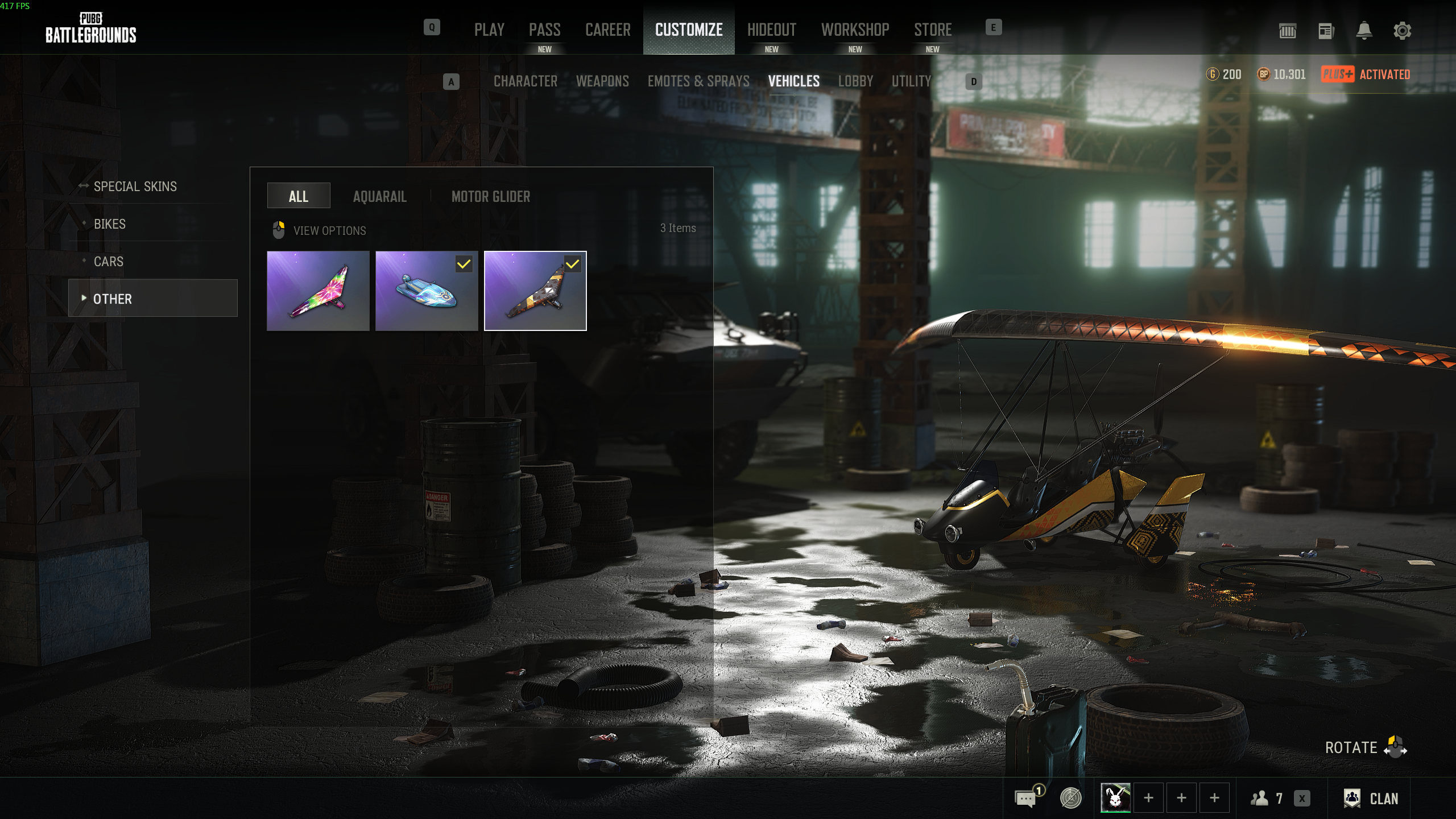1456x819 pixels.
Task: Select Special Skins category
Action: pyautogui.click(x=135, y=187)
